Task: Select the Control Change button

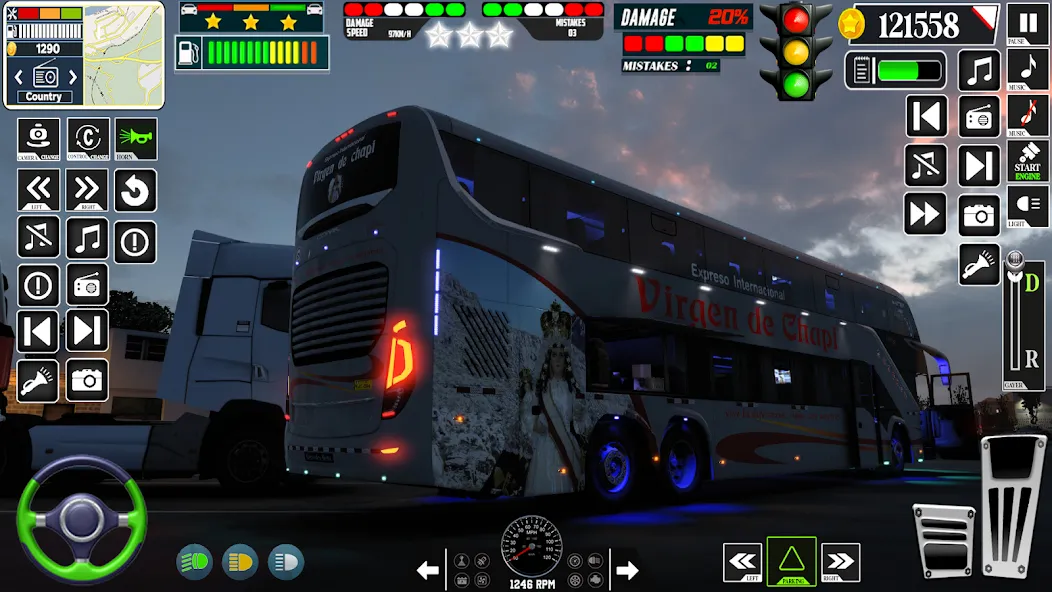Action: [88, 139]
